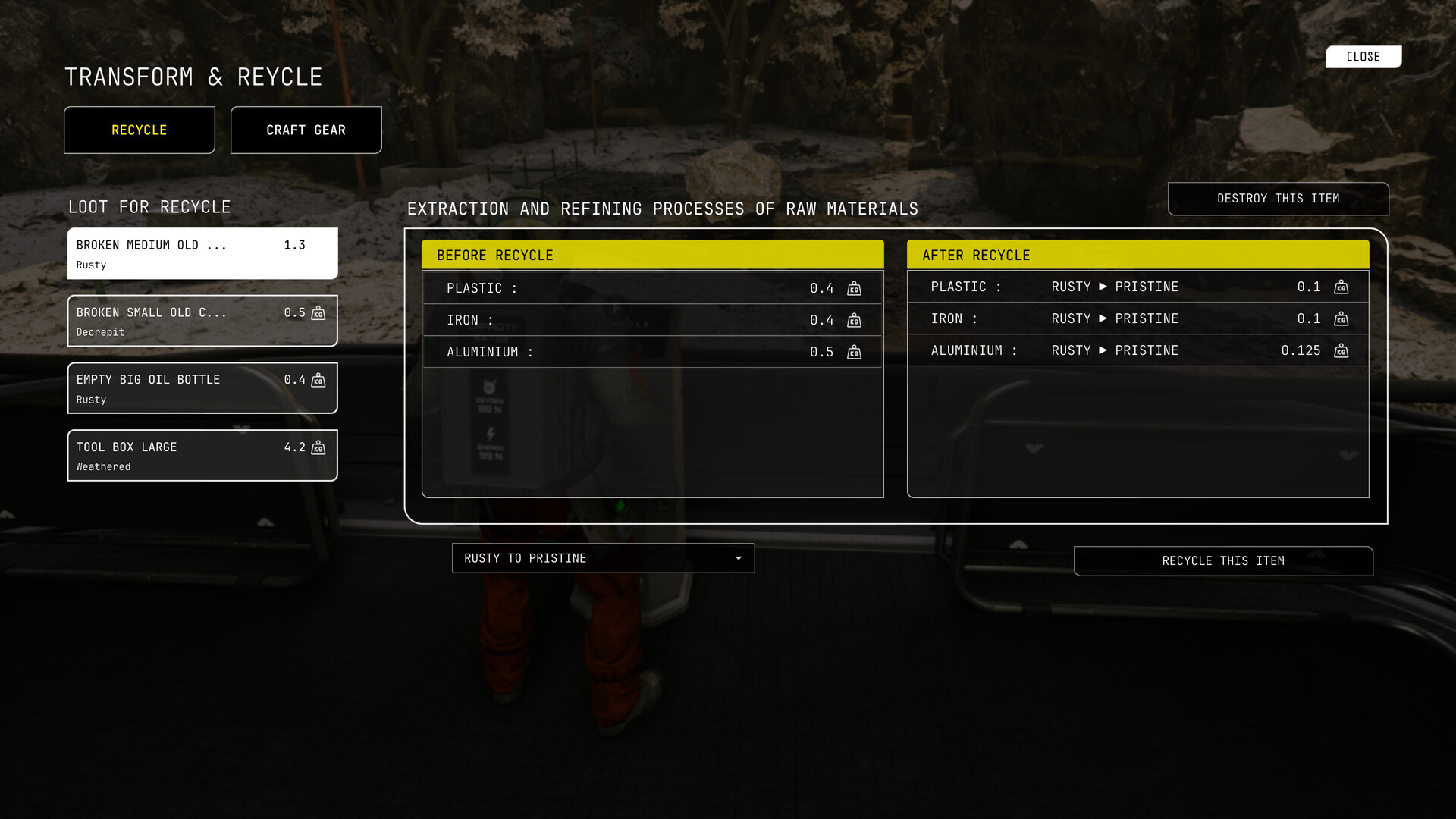Image resolution: width=1456 pixels, height=819 pixels.
Task: Select the Weathered Tool Box Large item
Action: pyautogui.click(x=202, y=455)
